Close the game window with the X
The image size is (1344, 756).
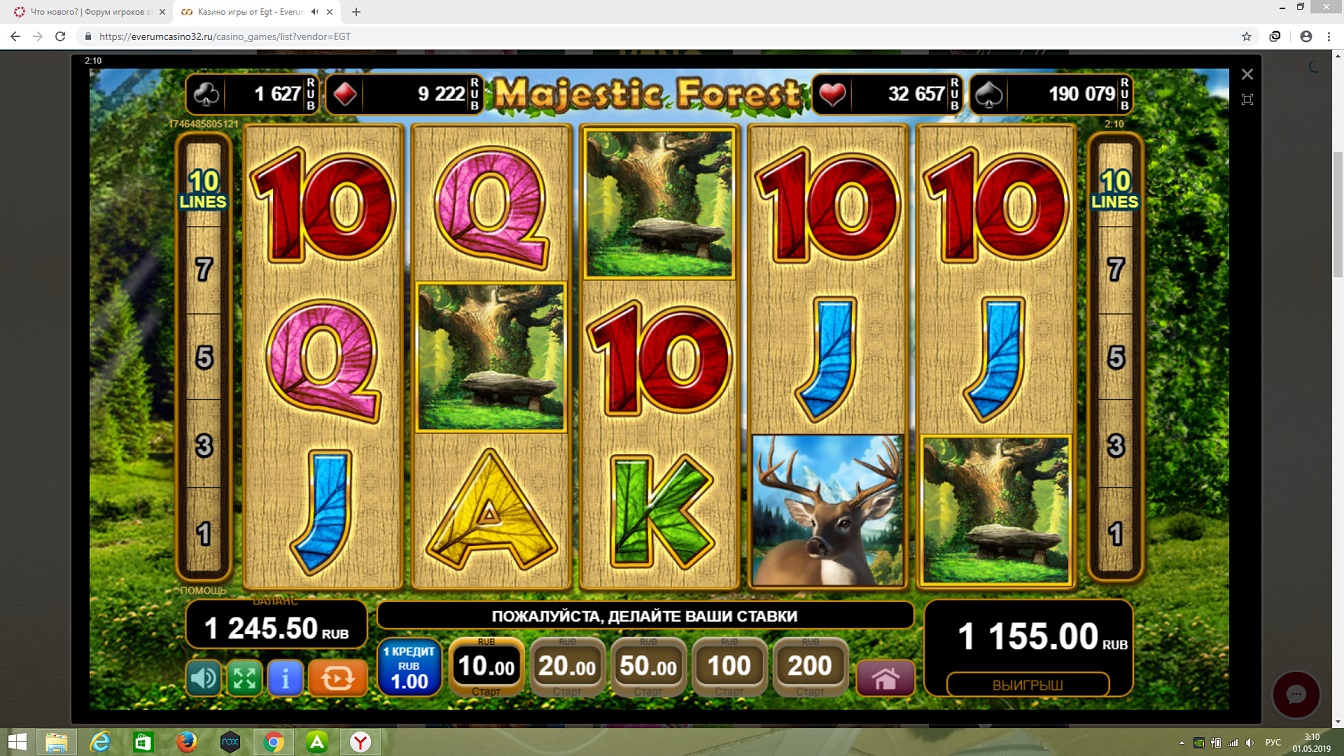(x=1247, y=74)
